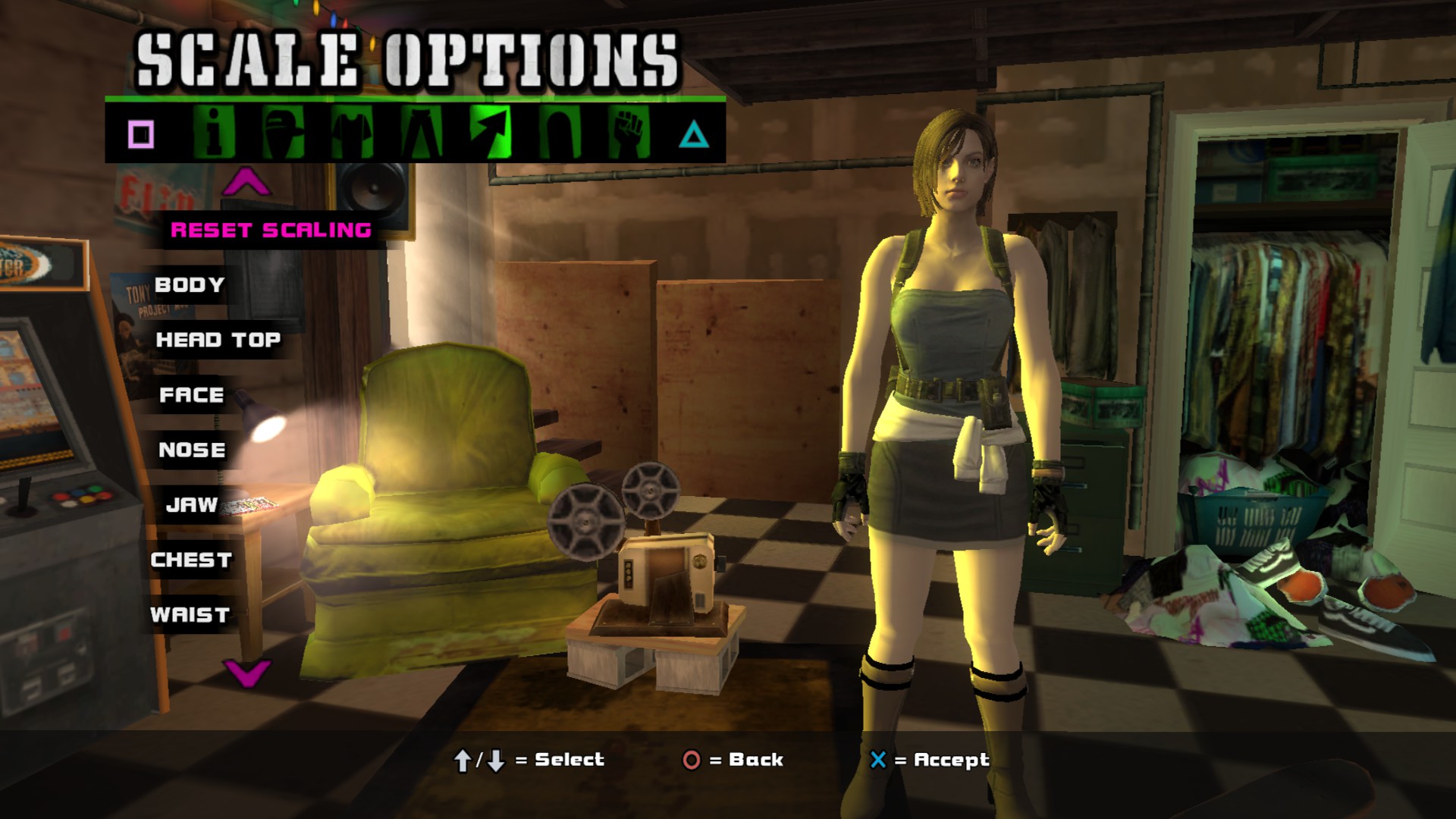
Task: Select the Face scale option
Action: [192, 395]
